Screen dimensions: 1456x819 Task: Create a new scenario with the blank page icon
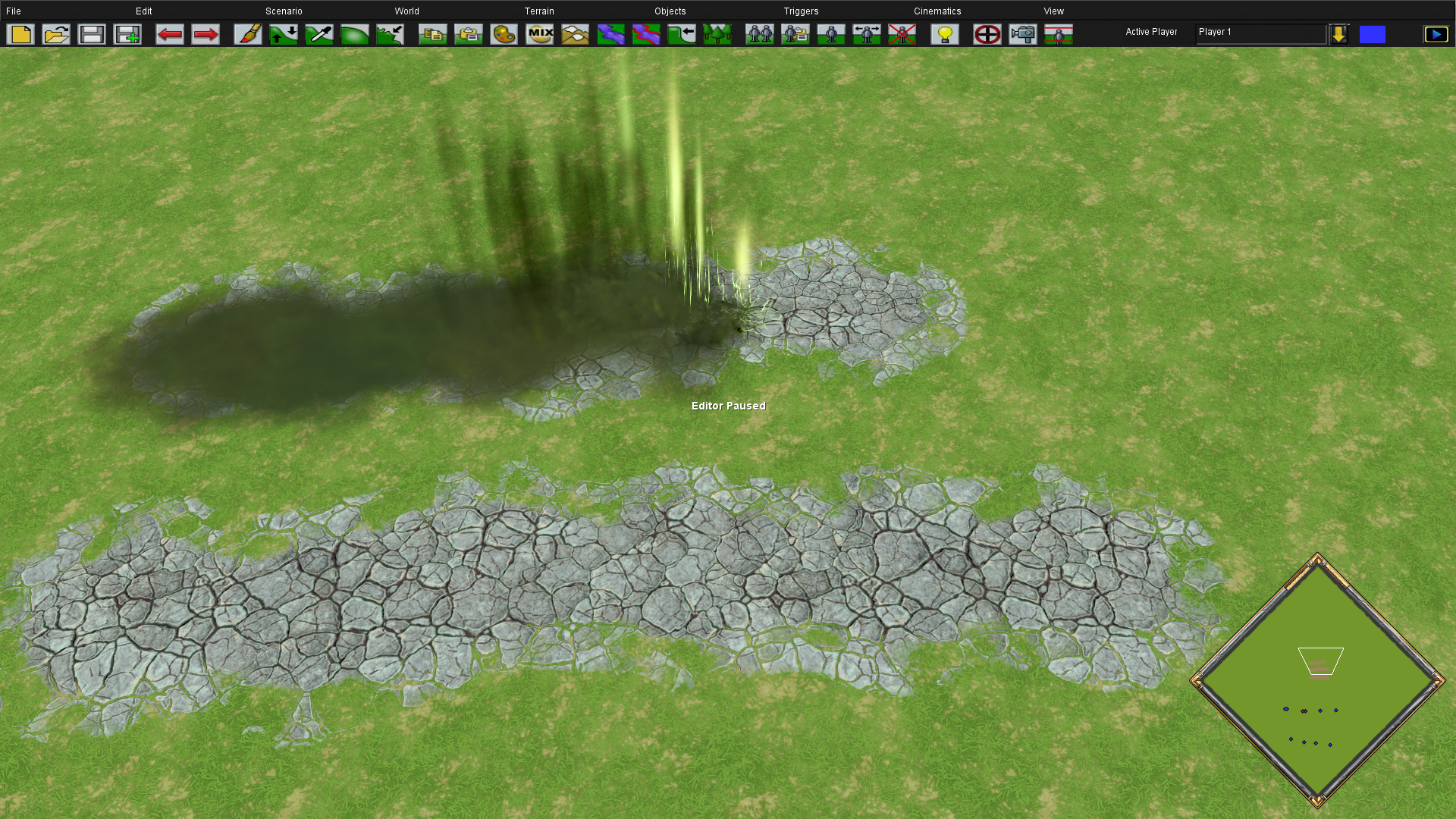click(20, 34)
